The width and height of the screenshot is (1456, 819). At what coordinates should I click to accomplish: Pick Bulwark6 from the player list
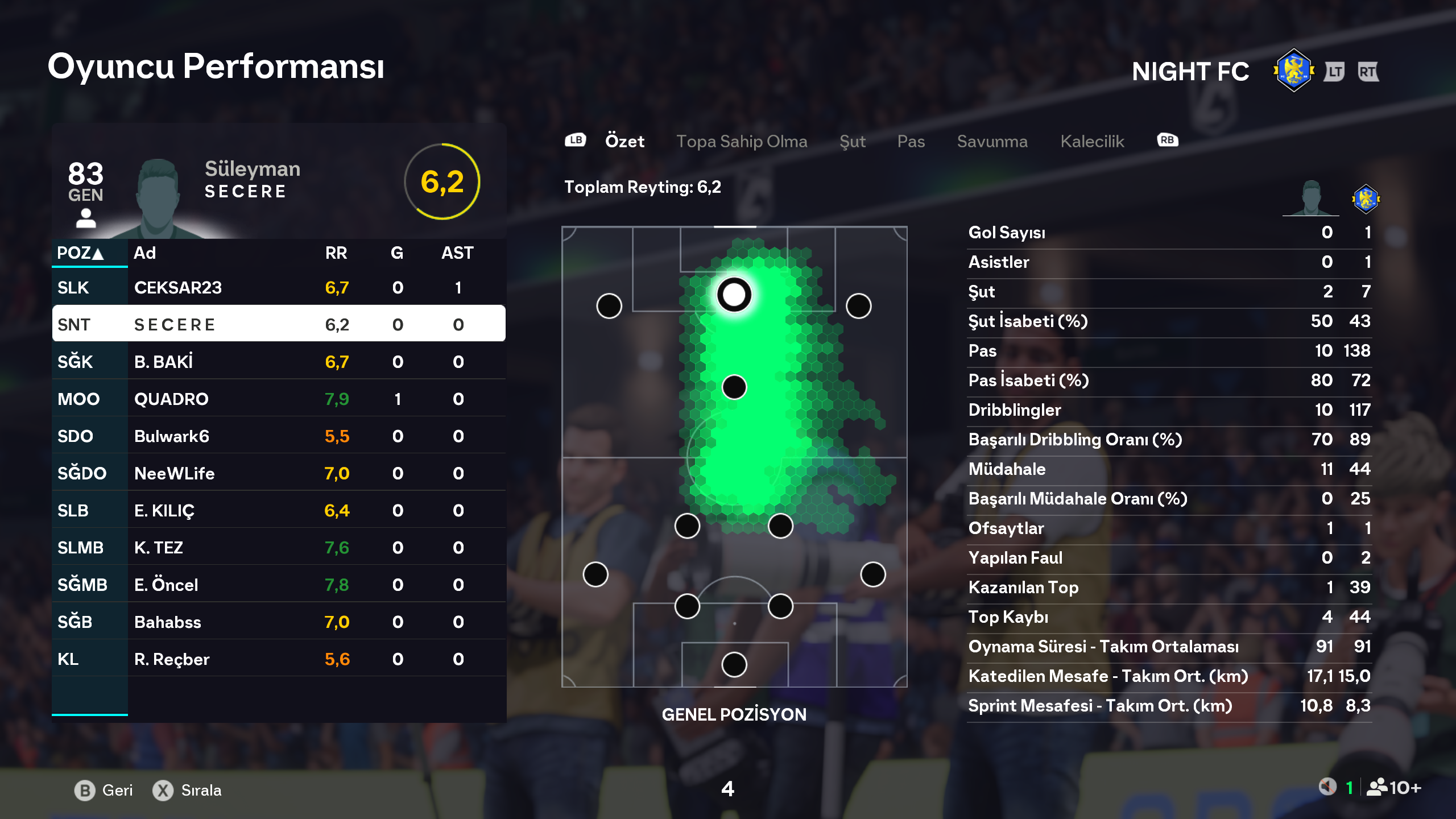tap(279, 436)
